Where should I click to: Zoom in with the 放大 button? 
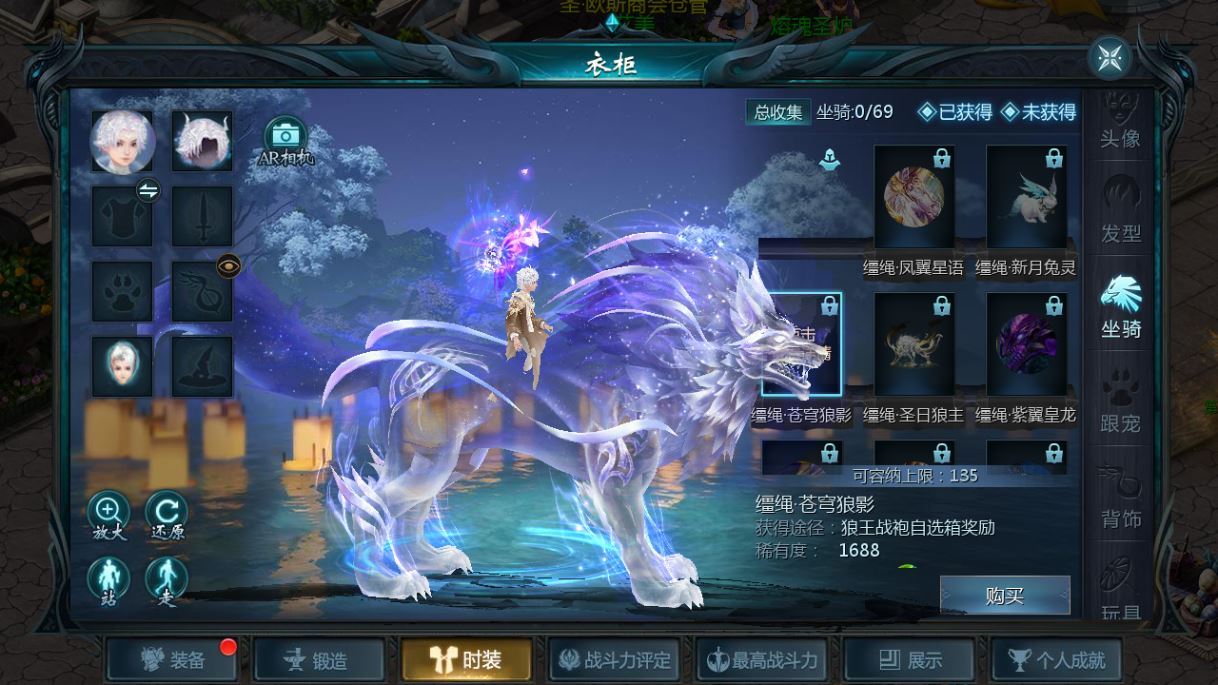108,516
